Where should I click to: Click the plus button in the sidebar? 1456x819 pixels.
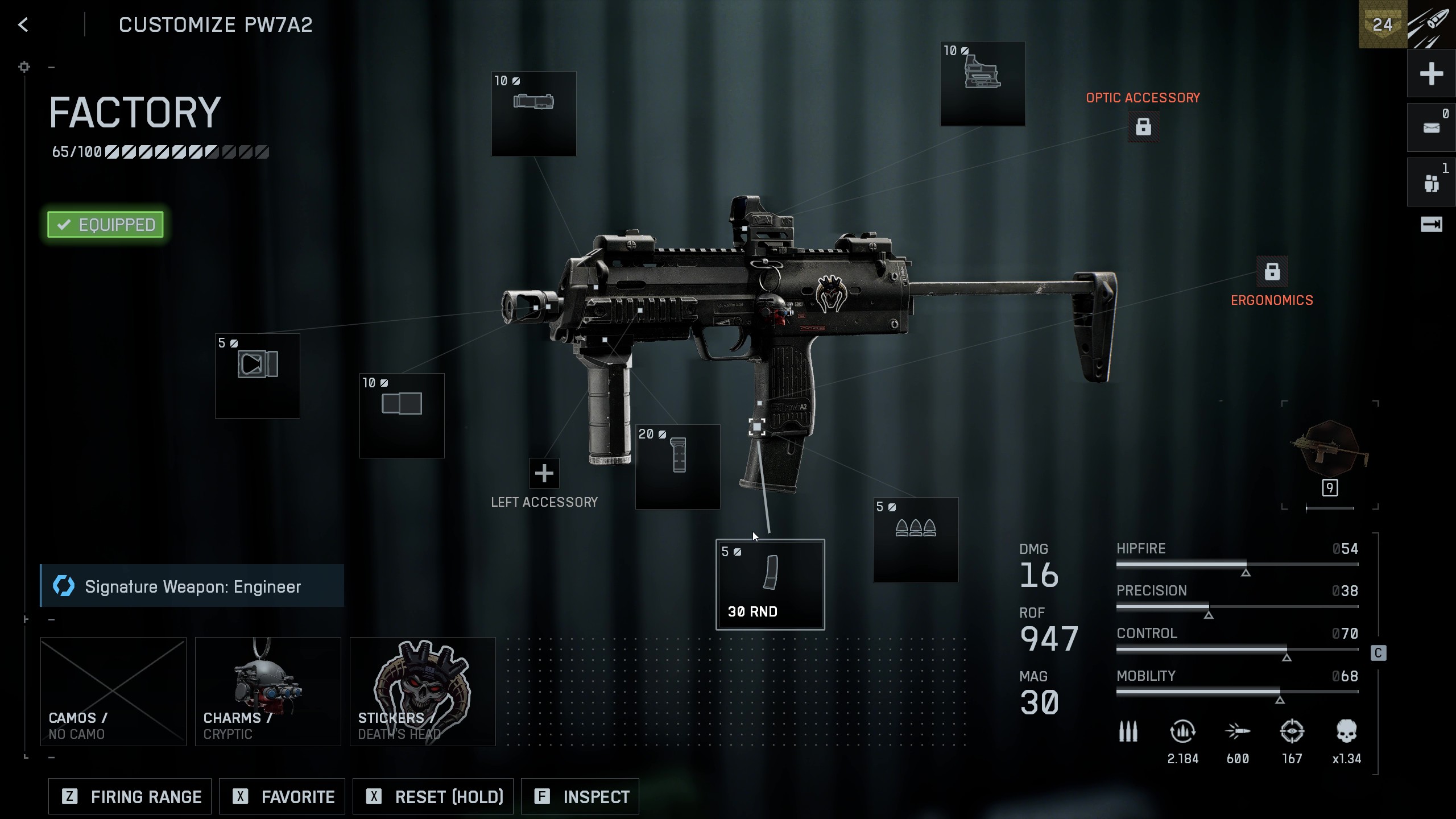tap(1431, 74)
